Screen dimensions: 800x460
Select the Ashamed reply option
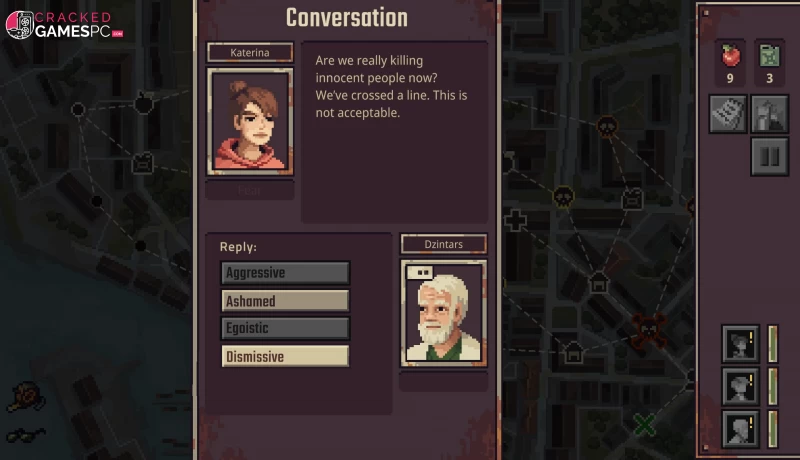click(x=285, y=301)
